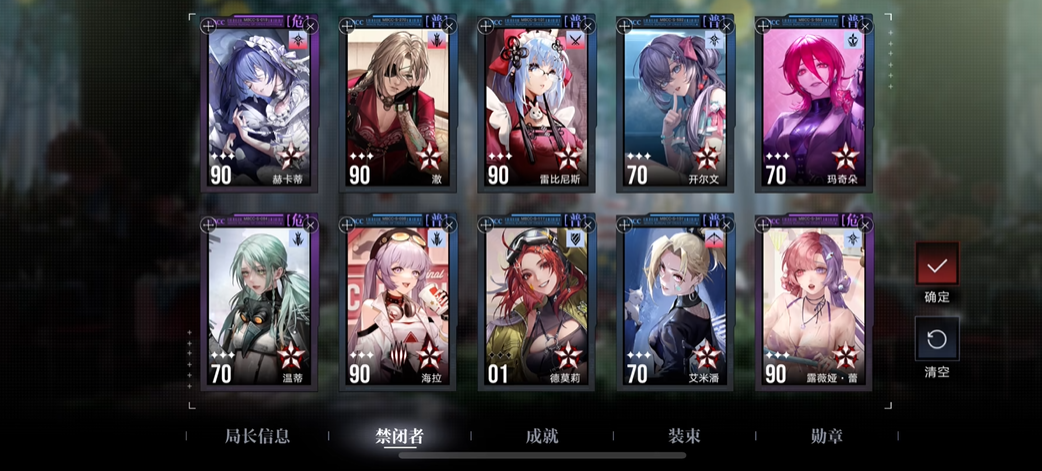
Task: Pick the 露薇娅·蕾 character card
Action: click(814, 305)
